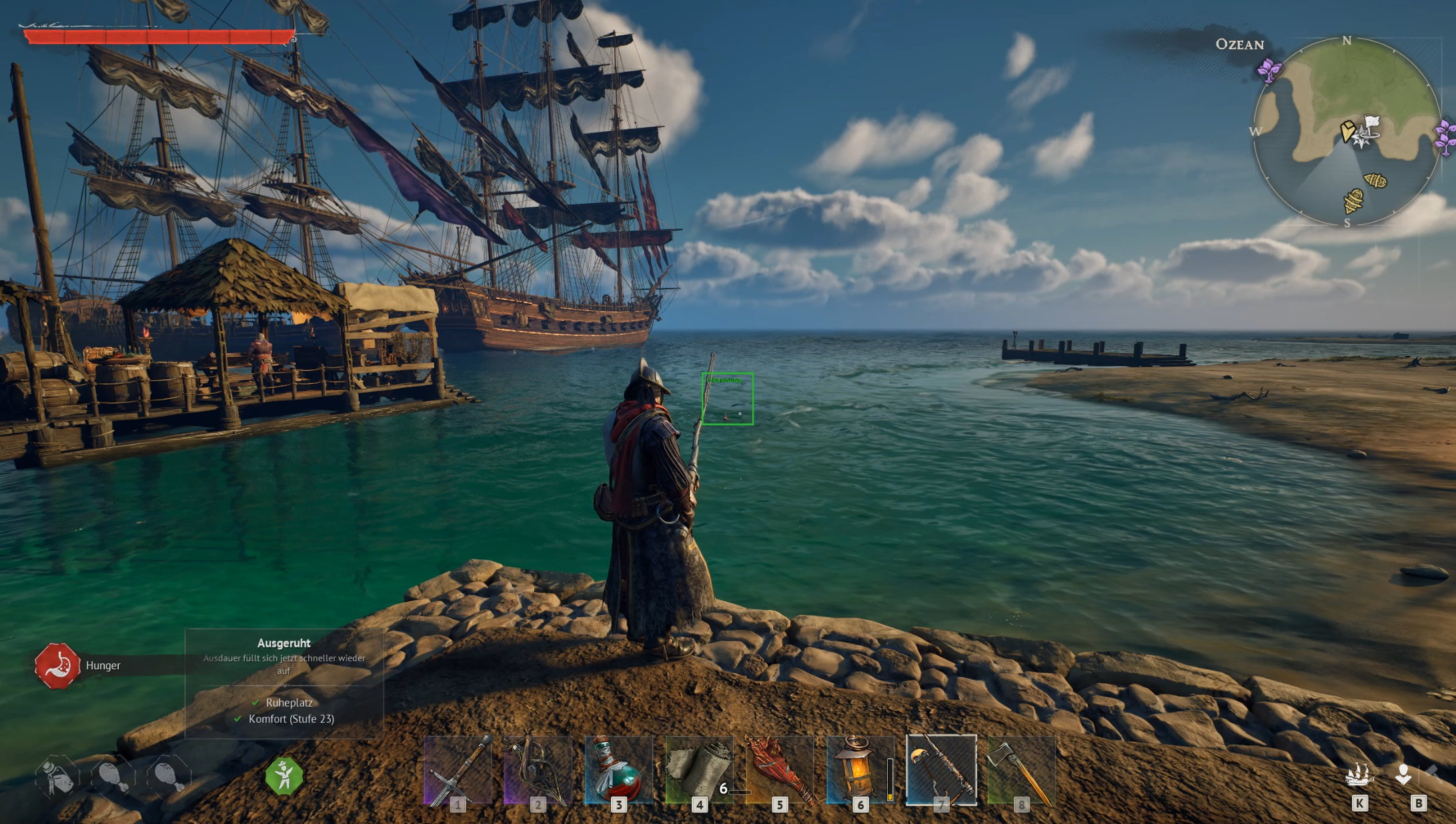Viewport: 1456px width, 824px height.
Task: Equip the bow in hotbar slot 2
Action: tap(538, 770)
